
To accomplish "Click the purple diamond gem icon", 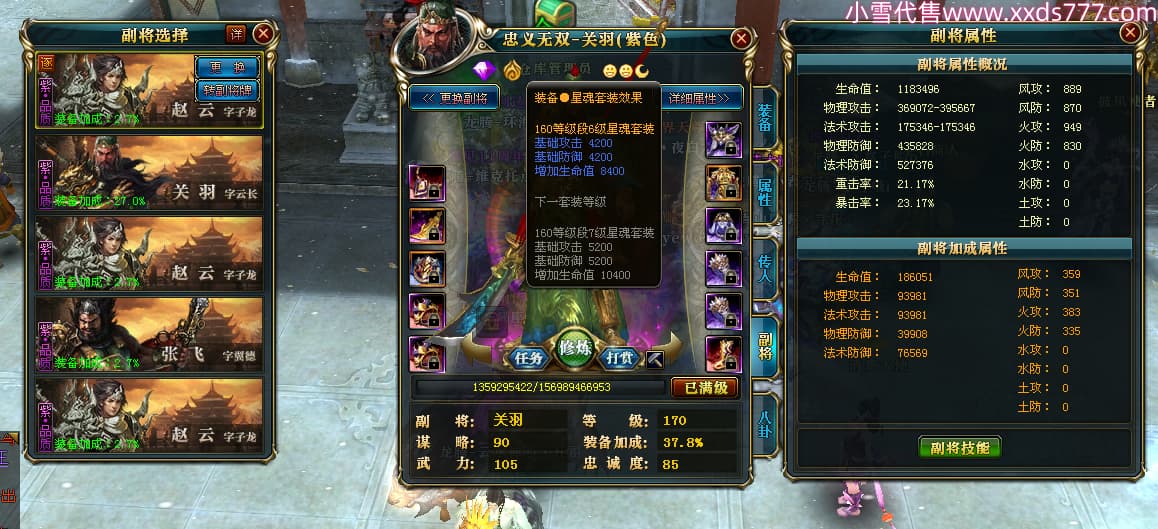I will [486, 70].
